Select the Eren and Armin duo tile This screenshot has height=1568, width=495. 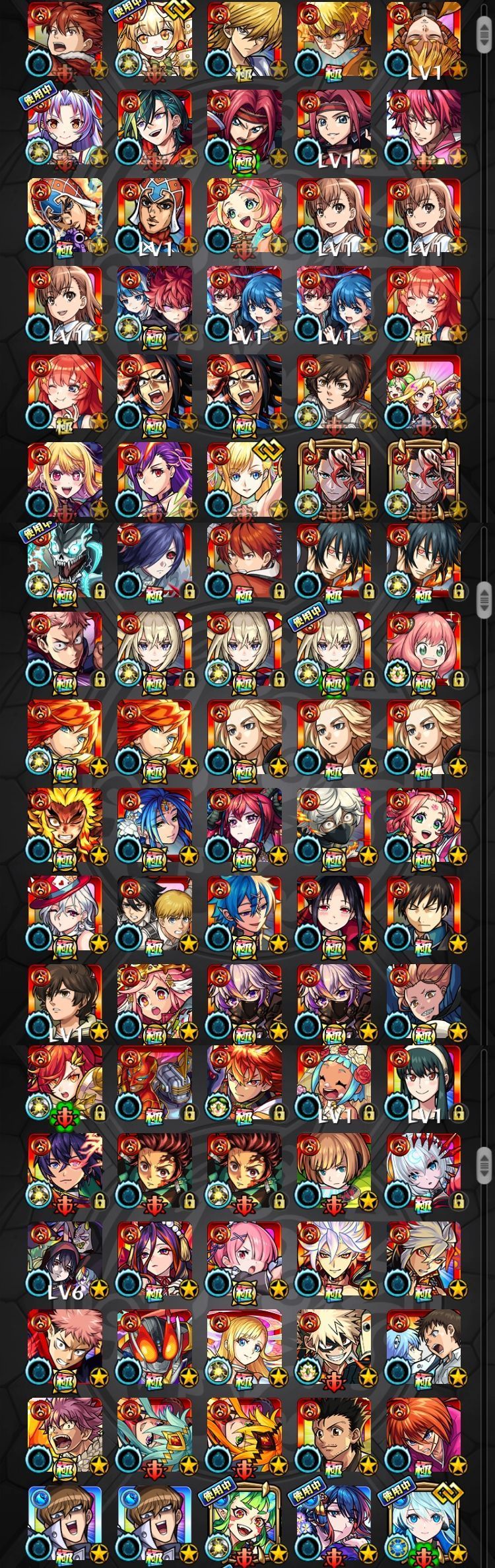pos(155,915)
